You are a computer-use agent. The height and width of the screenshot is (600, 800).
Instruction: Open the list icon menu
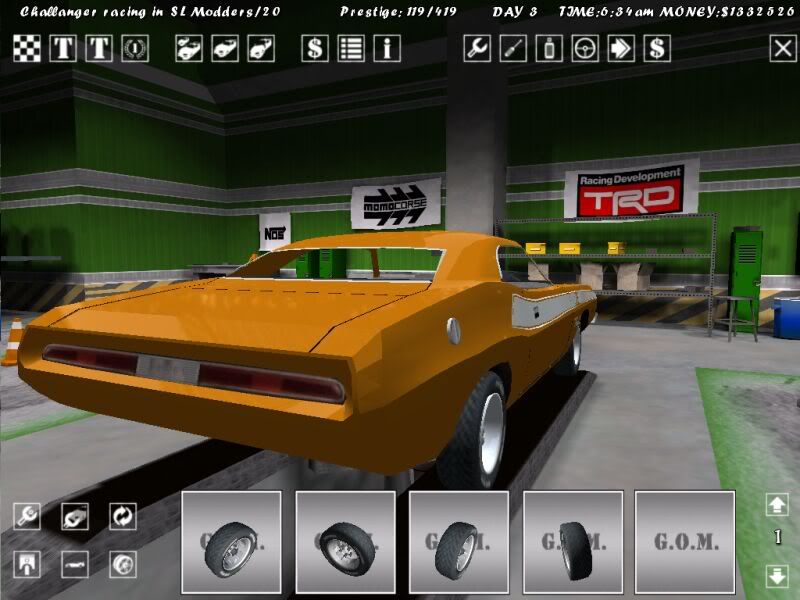point(351,48)
